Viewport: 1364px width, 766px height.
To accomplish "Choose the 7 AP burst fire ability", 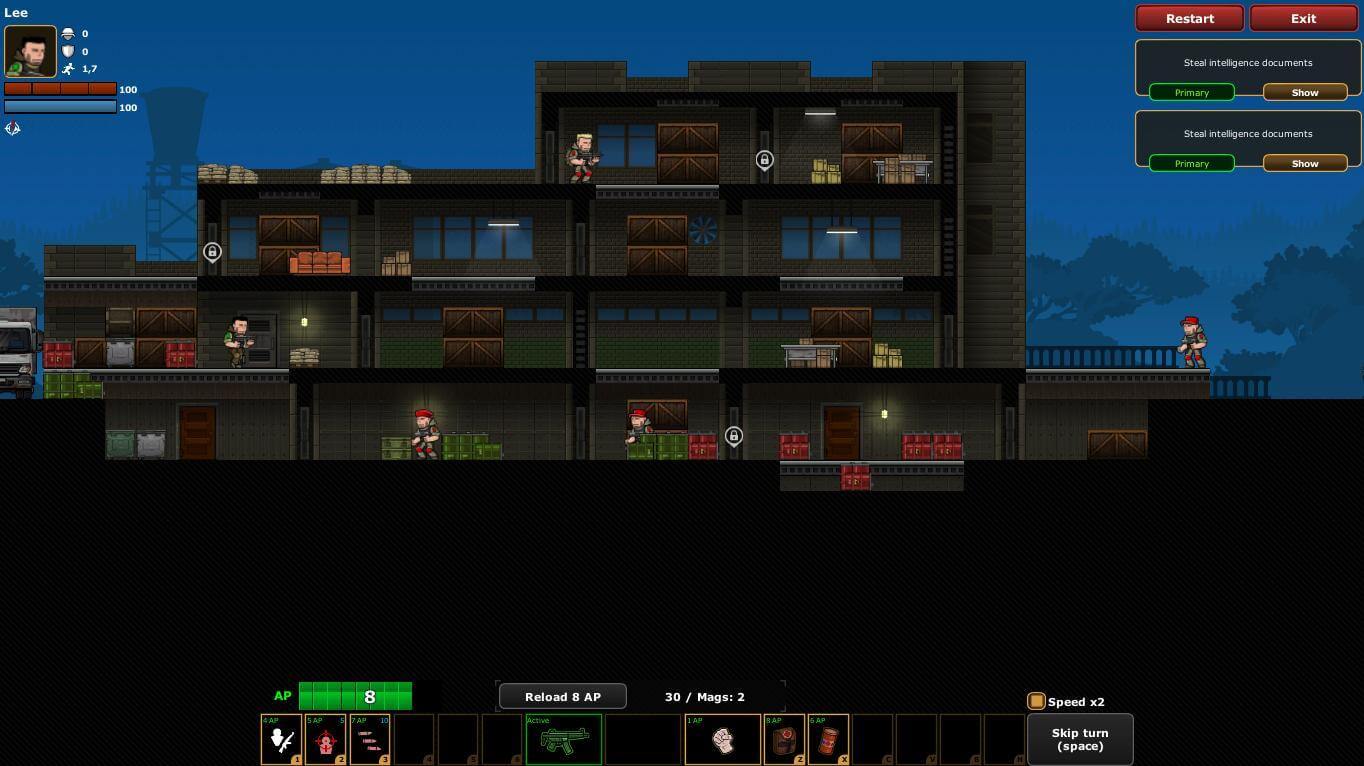I will tap(369, 740).
